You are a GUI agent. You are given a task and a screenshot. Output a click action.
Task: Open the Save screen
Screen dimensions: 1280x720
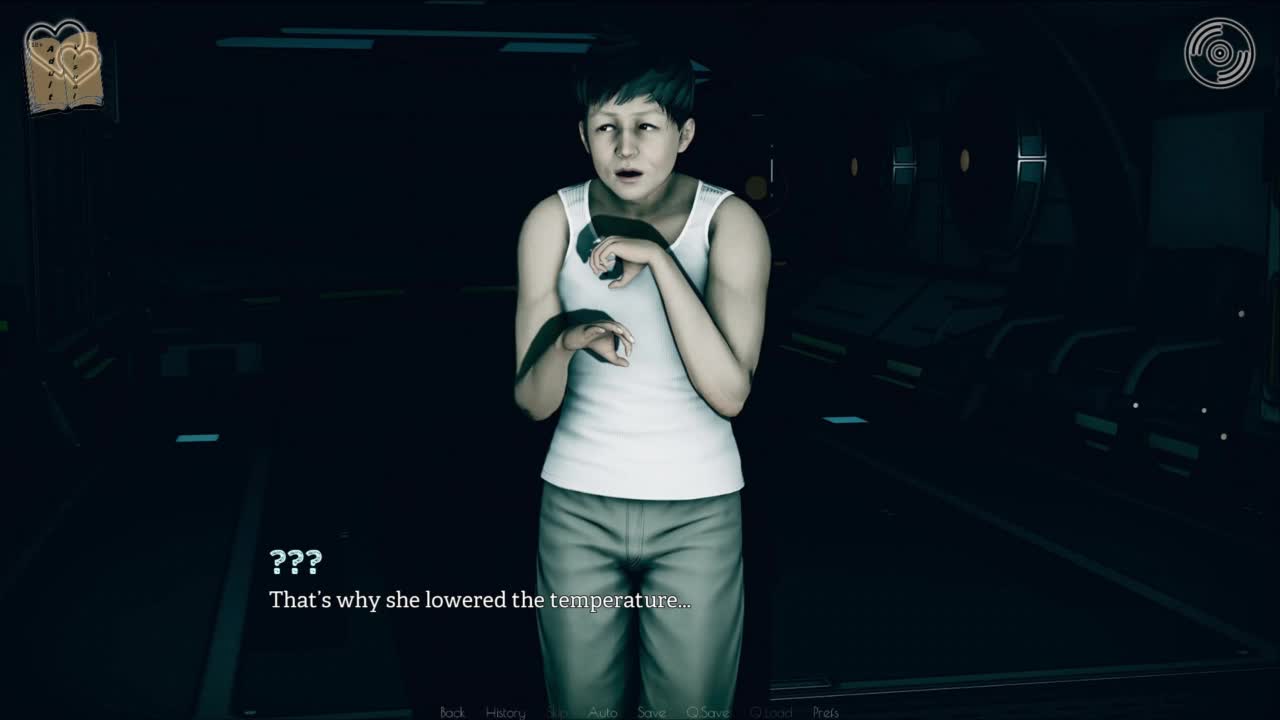pyautogui.click(x=651, y=712)
